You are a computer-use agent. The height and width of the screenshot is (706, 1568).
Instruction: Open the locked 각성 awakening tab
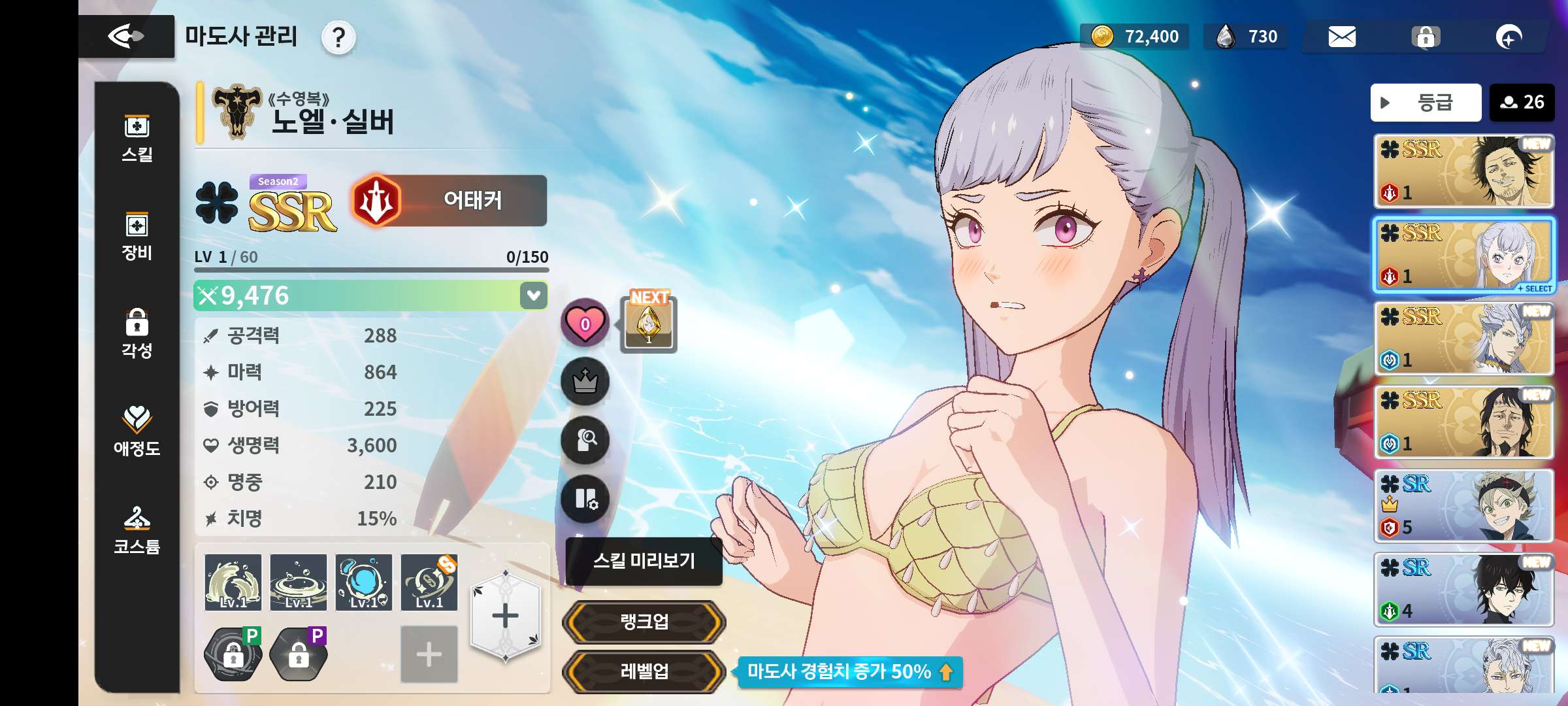137,334
